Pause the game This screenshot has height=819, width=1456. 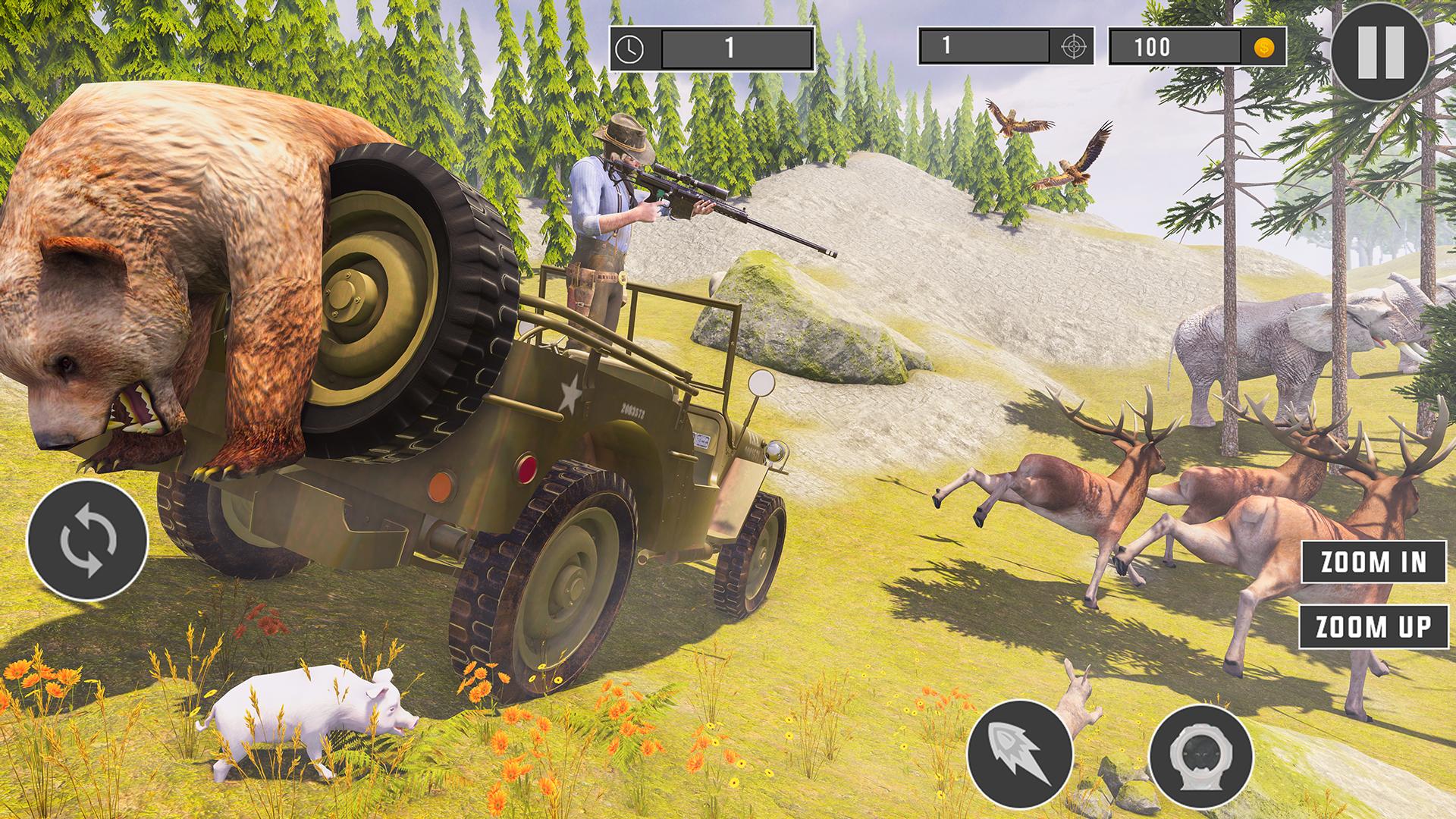1380,53
